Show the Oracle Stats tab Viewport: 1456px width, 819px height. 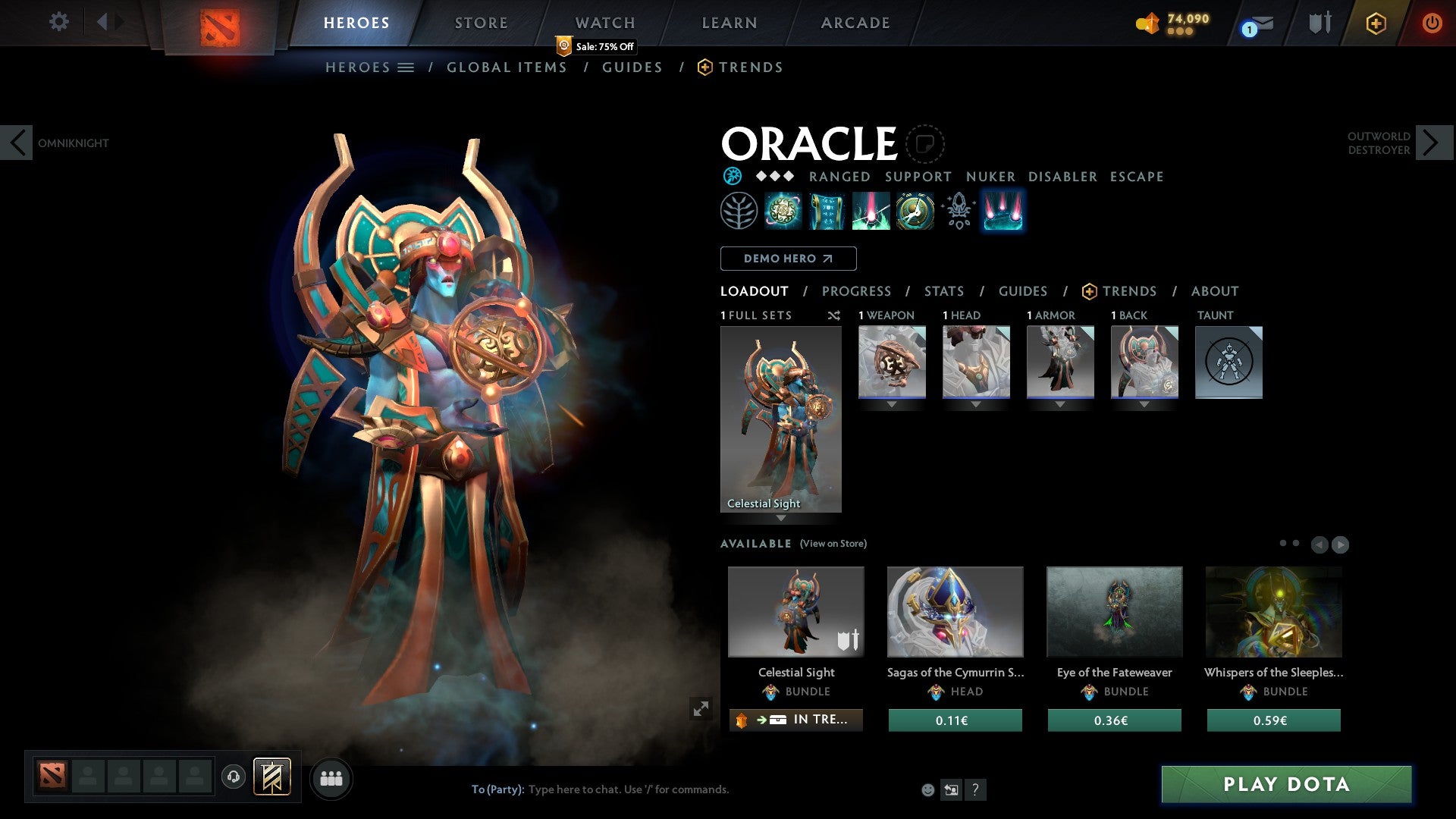coord(944,291)
